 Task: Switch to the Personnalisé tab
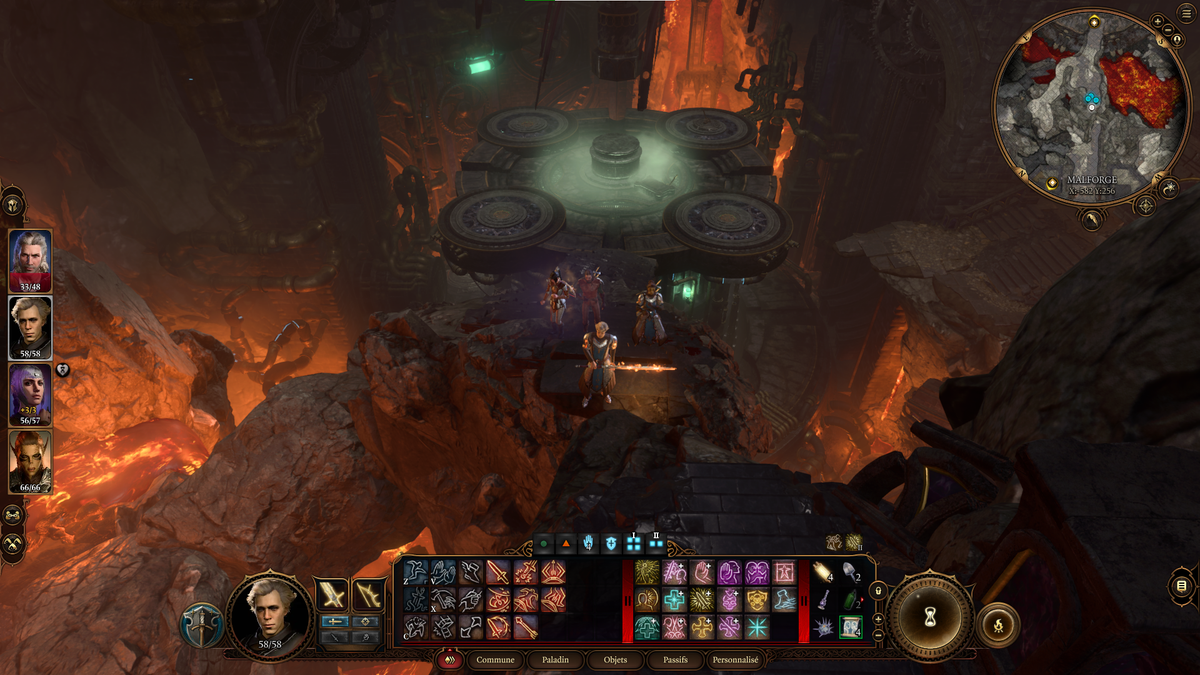coord(735,660)
